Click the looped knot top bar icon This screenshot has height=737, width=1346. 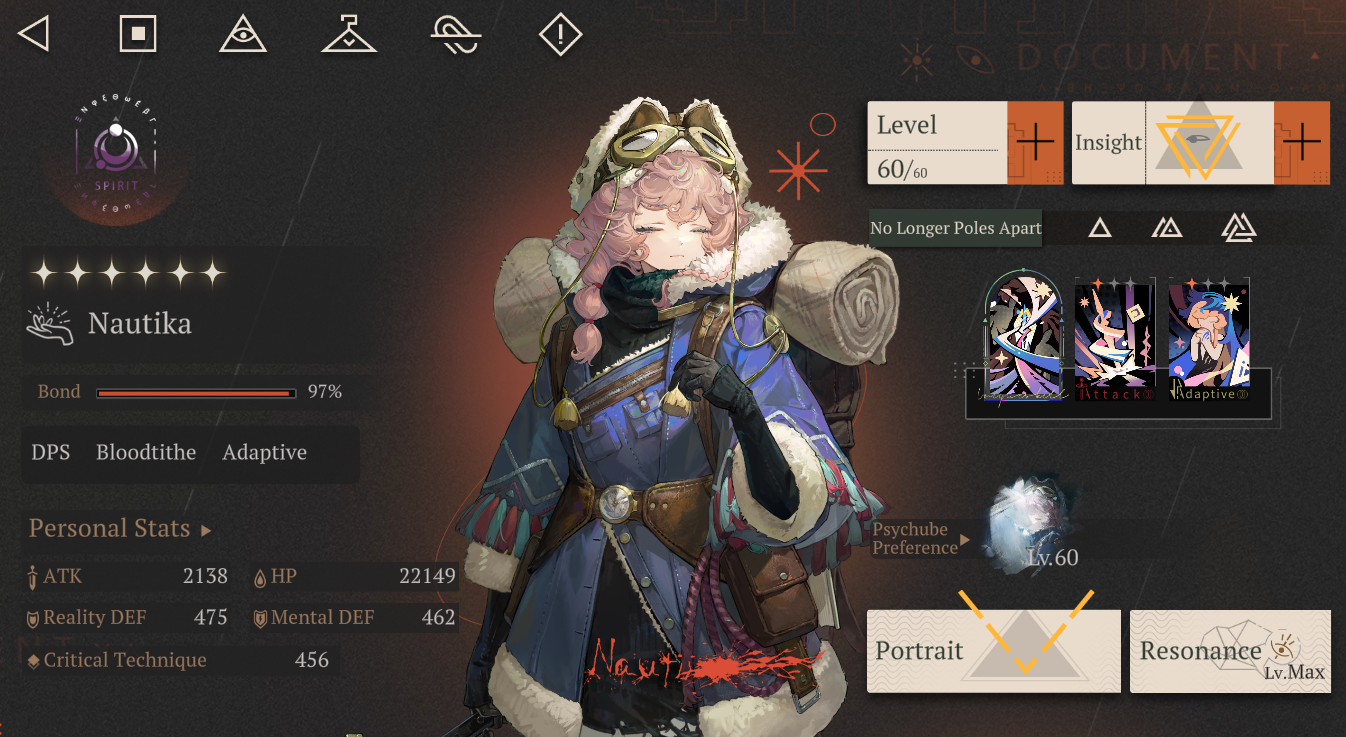tap(456, 34)
